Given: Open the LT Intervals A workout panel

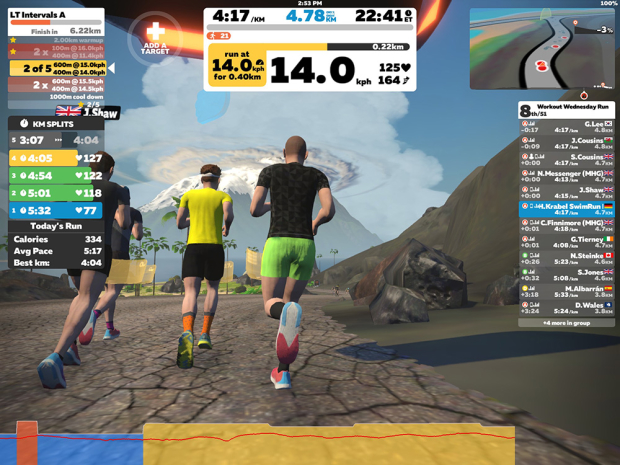Looking at the screenshot, I should 55,16.
